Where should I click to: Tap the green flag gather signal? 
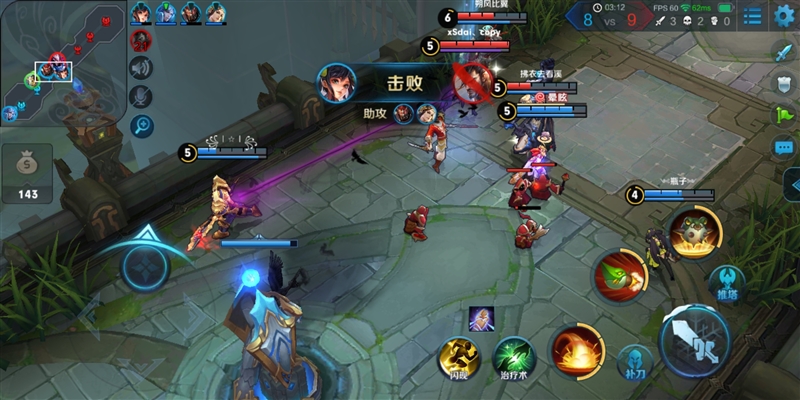(784, 115)
